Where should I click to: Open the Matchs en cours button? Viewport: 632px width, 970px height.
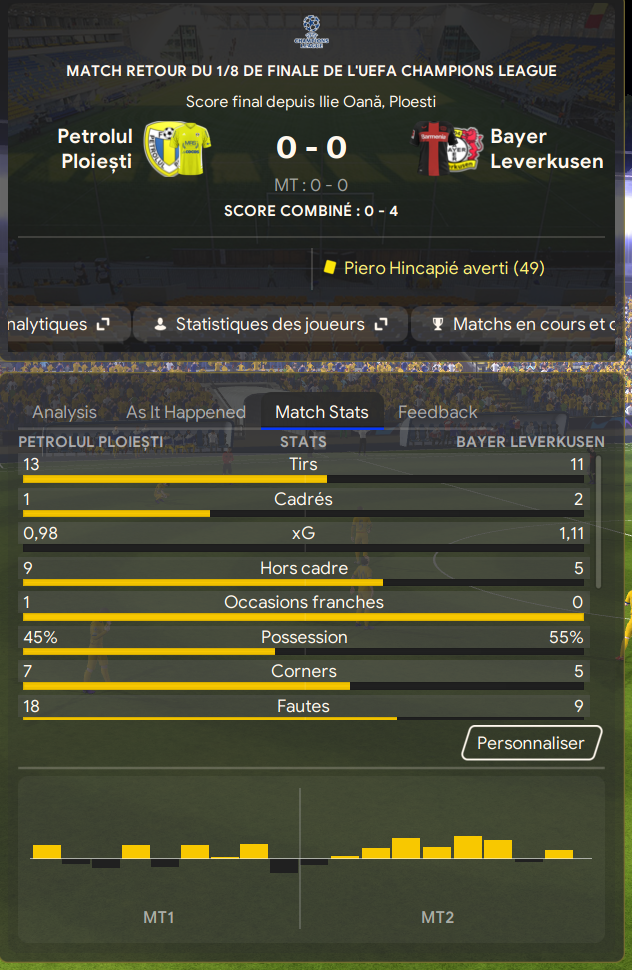coord(520,325)
